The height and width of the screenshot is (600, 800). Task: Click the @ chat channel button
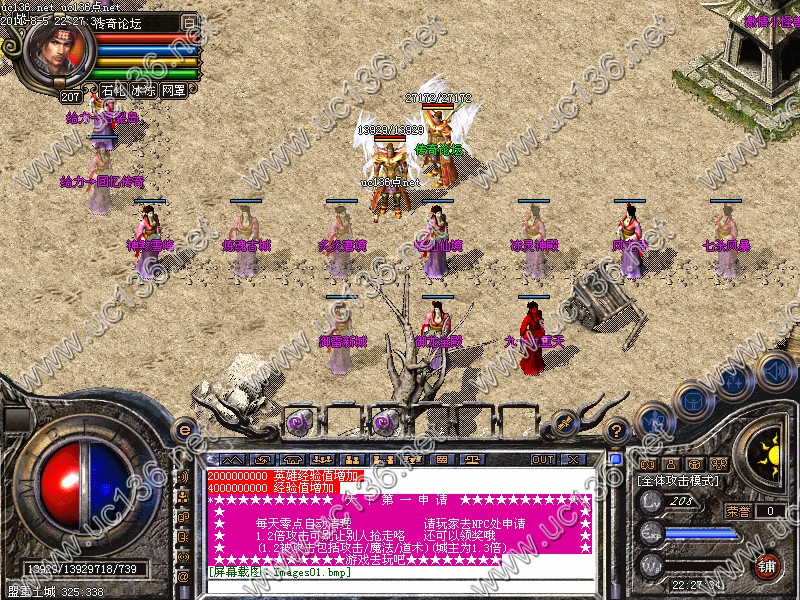click(184, 576)
